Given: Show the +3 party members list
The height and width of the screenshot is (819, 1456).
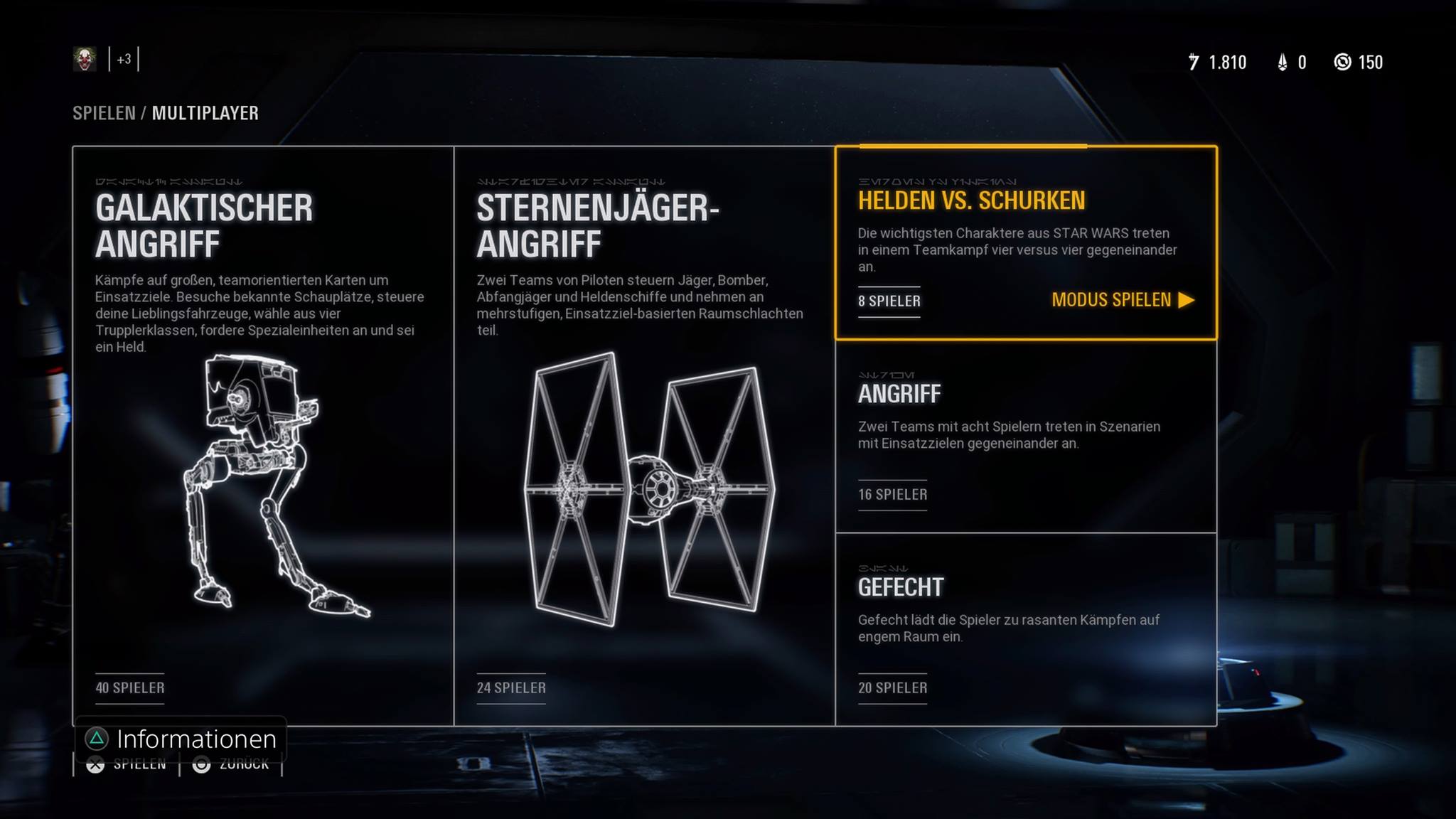Looking at the screenshot, I should (124, 60).
